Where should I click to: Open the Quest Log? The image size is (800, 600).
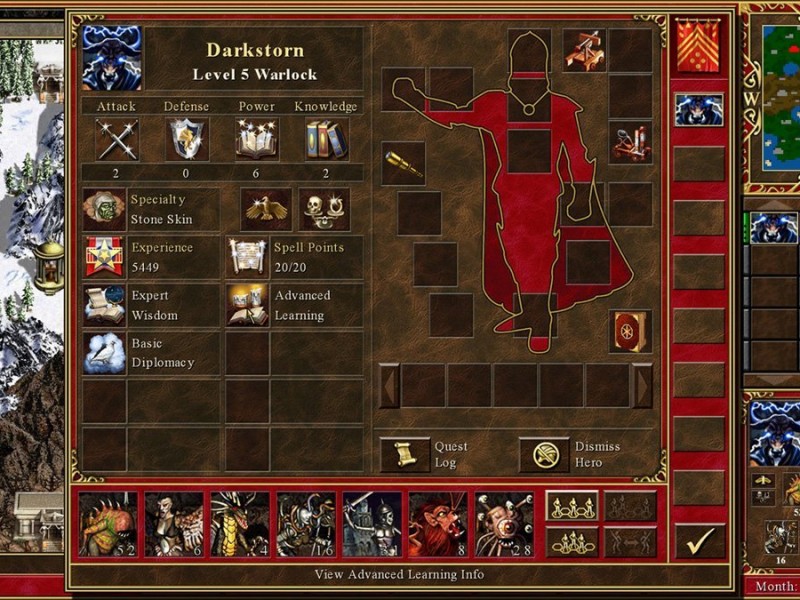click(x=406, y=455)
